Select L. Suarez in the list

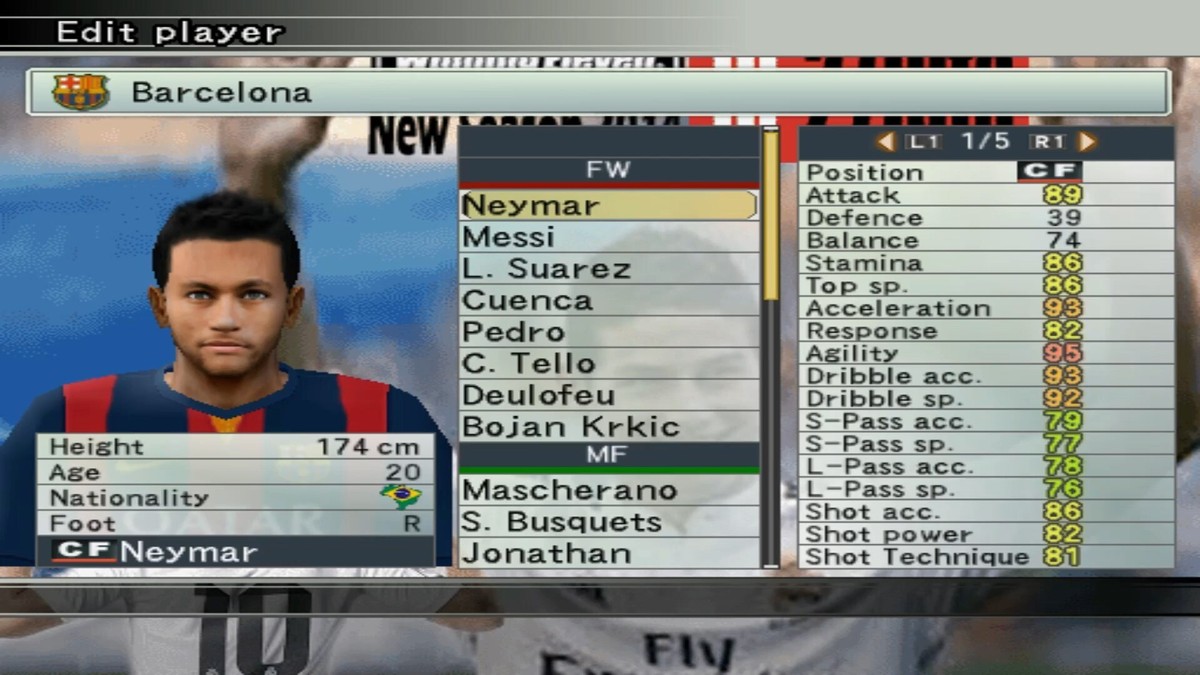(x=608, y=269)
